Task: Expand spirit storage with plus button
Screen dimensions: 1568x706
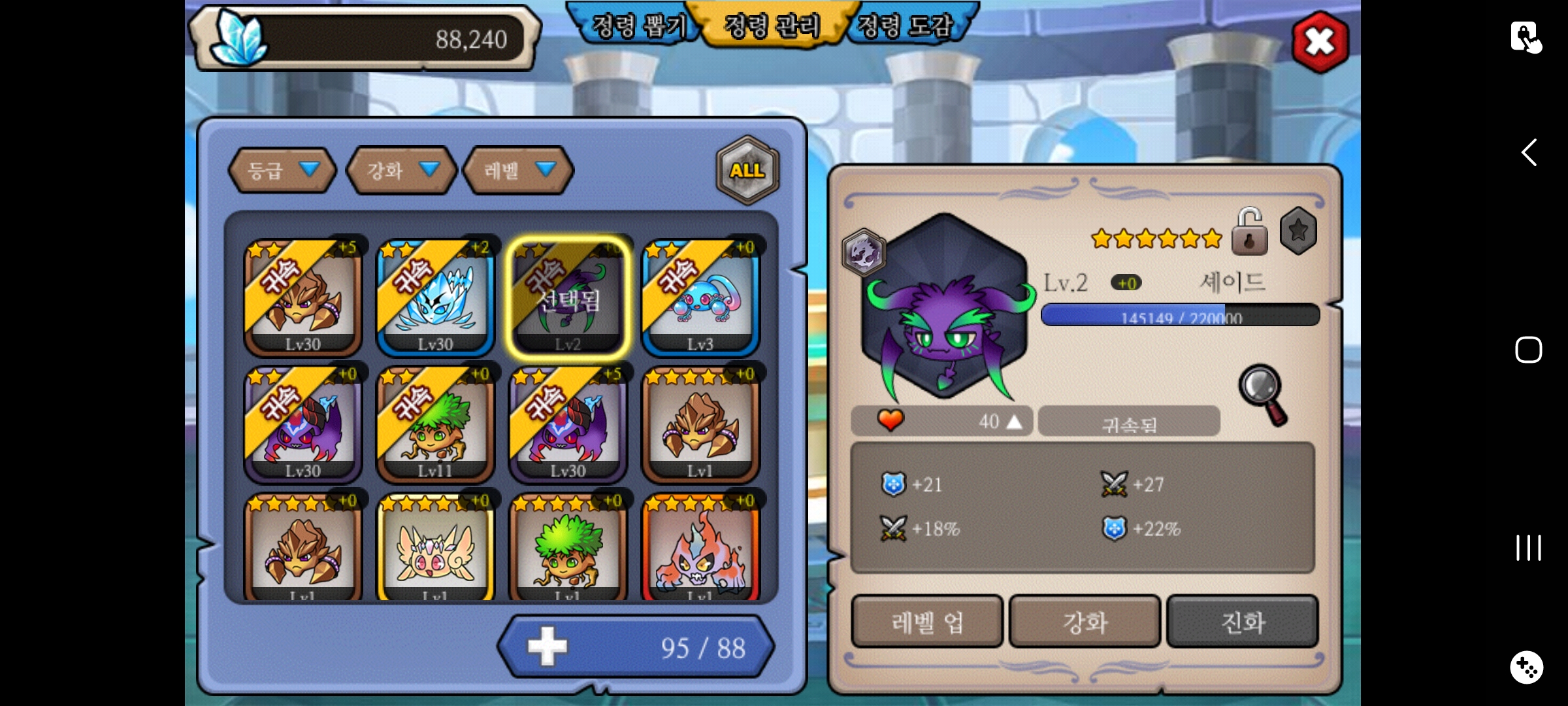Action: coord(547,647)
